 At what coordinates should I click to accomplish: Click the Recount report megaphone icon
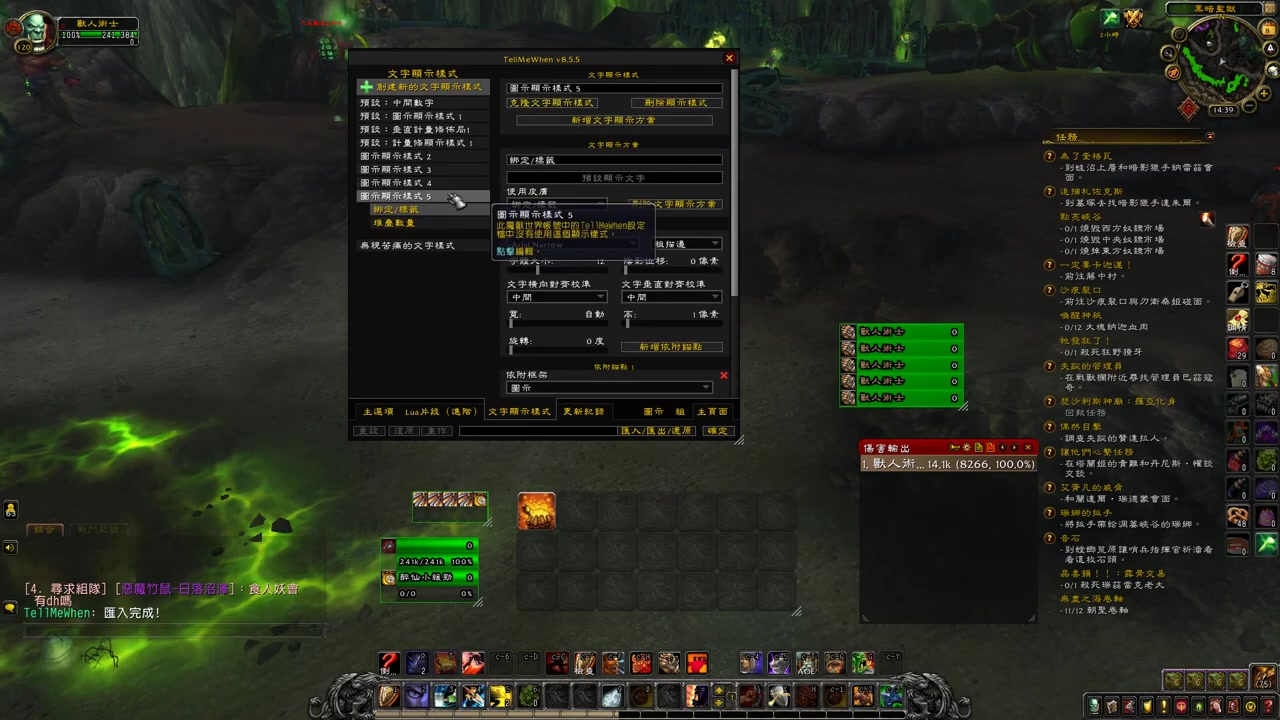pyautogui.click(x=953, y=447)
